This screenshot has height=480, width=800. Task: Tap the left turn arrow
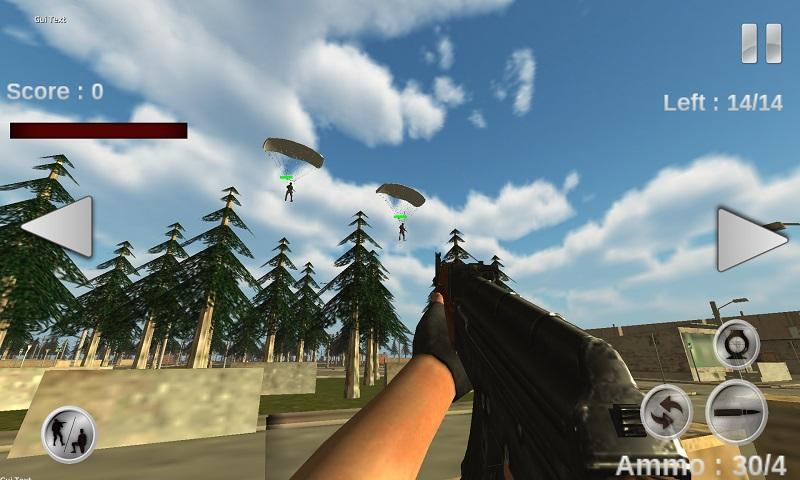61,227
